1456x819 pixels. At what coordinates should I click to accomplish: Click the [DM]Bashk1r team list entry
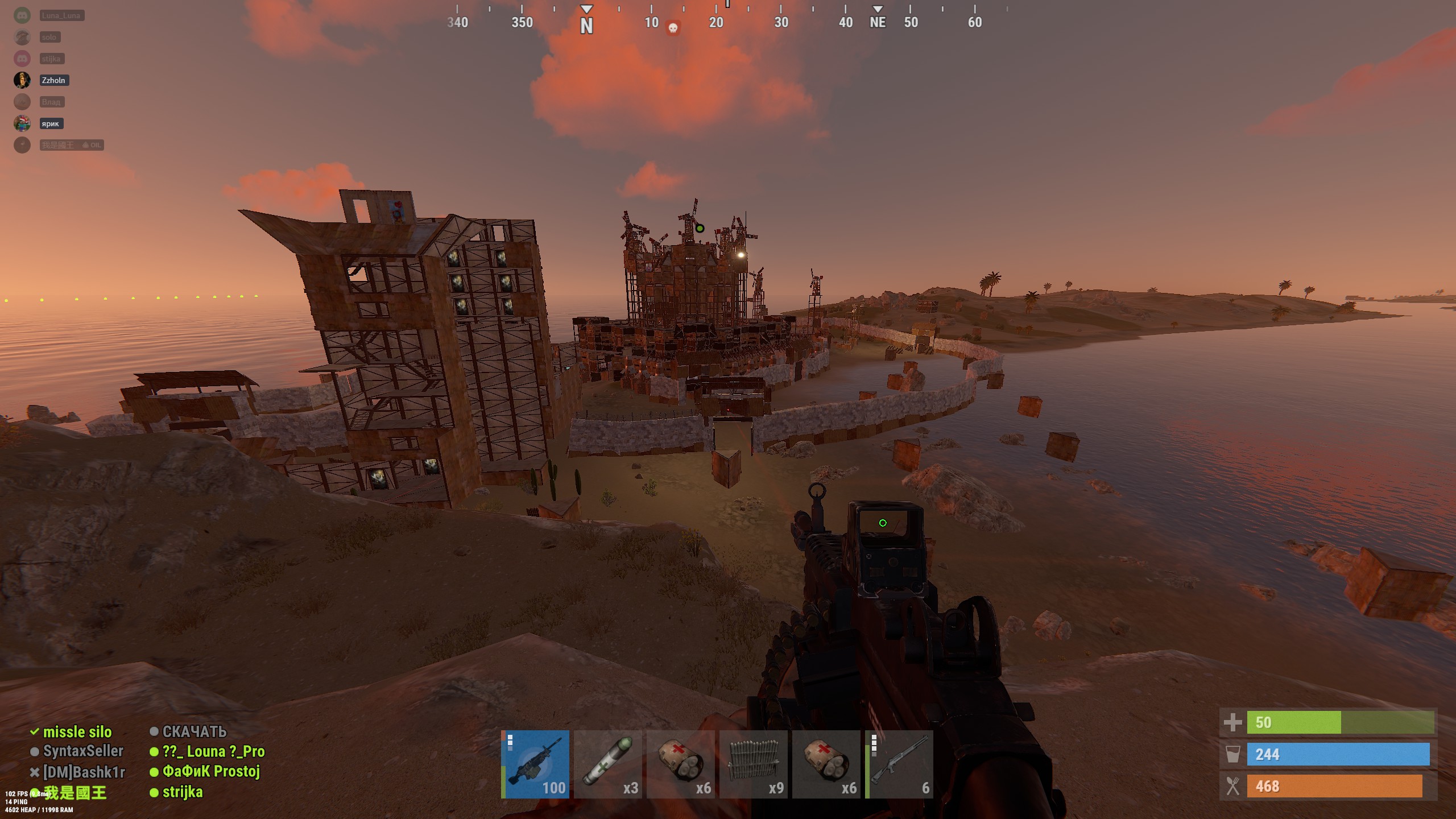(x=84, y=772)
